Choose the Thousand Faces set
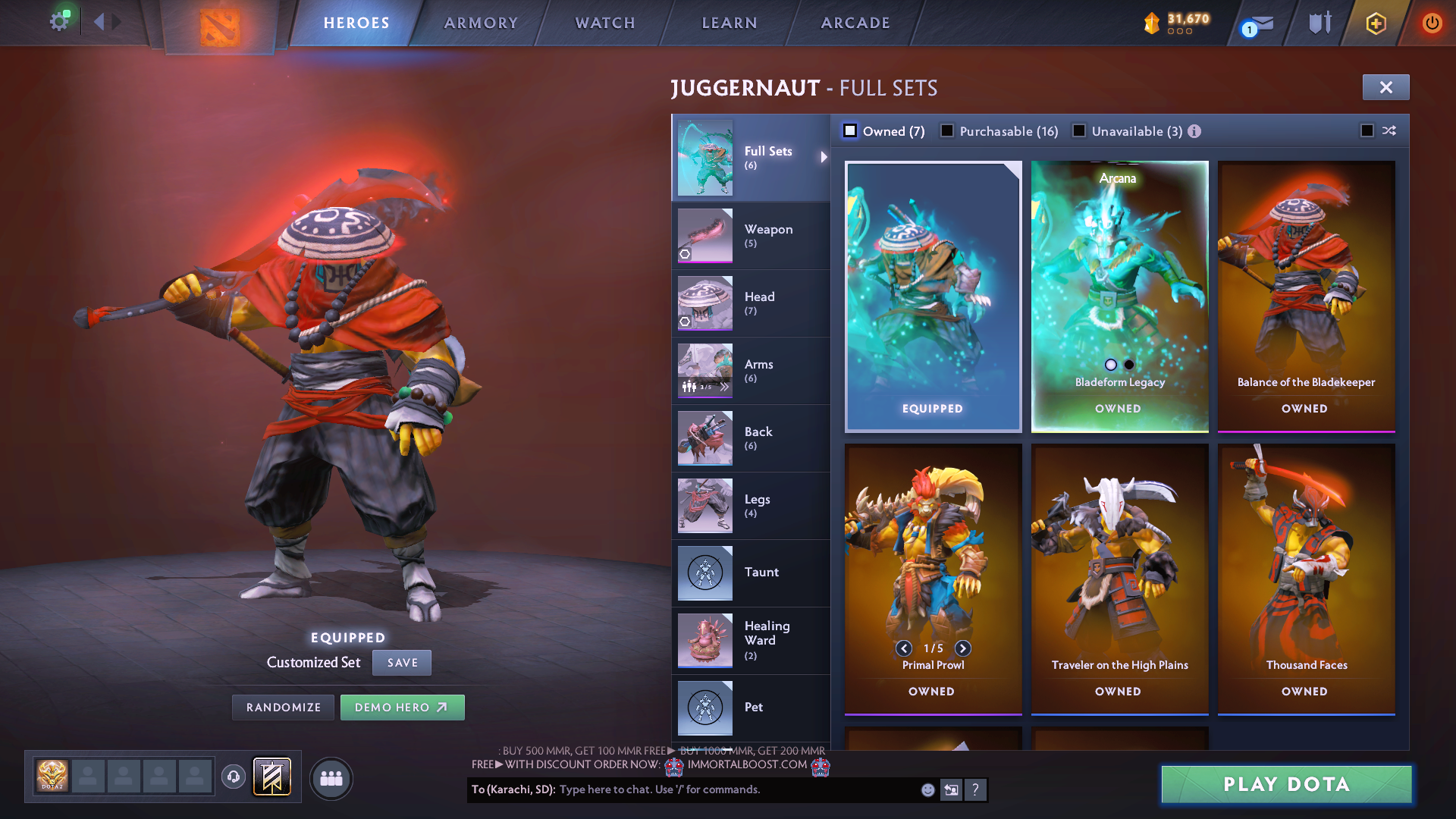The height and width of the screenshot is (819, 1456). pyautogui.click(x=1306, y=578)
